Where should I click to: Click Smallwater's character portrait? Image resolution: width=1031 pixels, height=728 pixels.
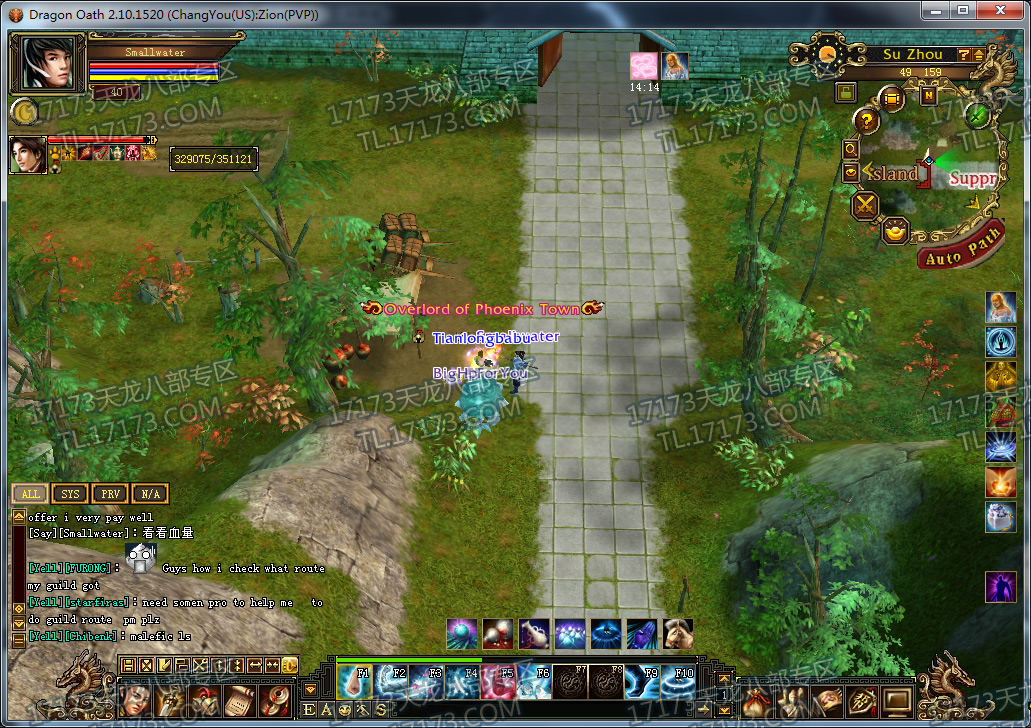(x=48, y=63)
